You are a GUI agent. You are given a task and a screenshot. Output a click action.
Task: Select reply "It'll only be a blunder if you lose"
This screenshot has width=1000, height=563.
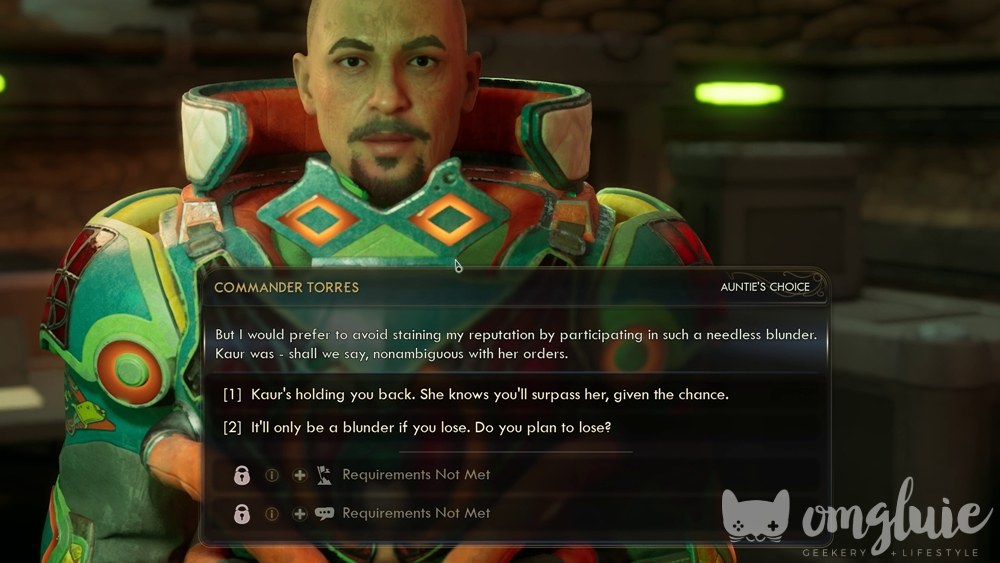pos(430,428)
